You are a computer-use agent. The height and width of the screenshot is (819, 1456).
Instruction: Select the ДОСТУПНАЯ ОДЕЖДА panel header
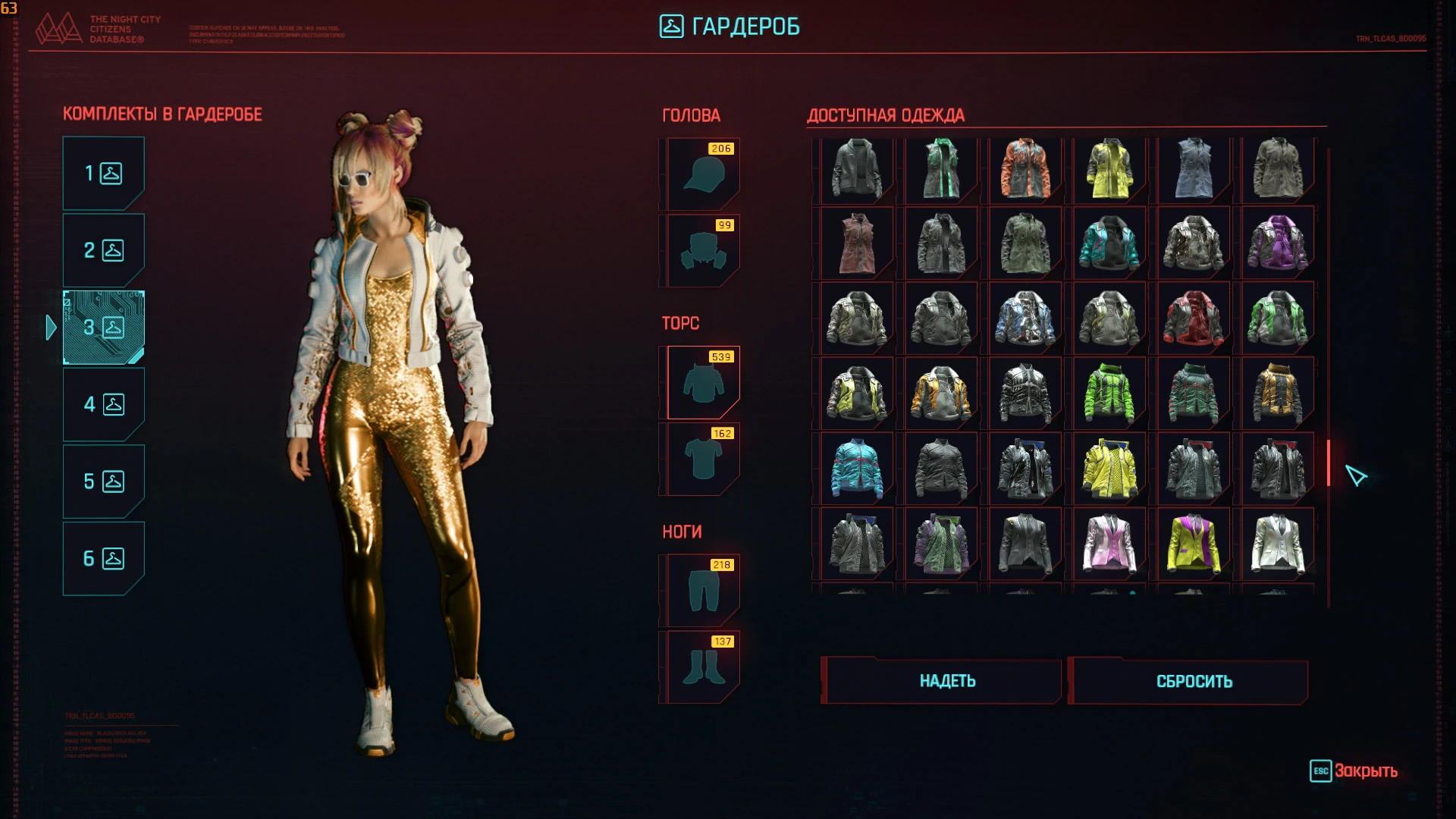click(x=884, y=115)
